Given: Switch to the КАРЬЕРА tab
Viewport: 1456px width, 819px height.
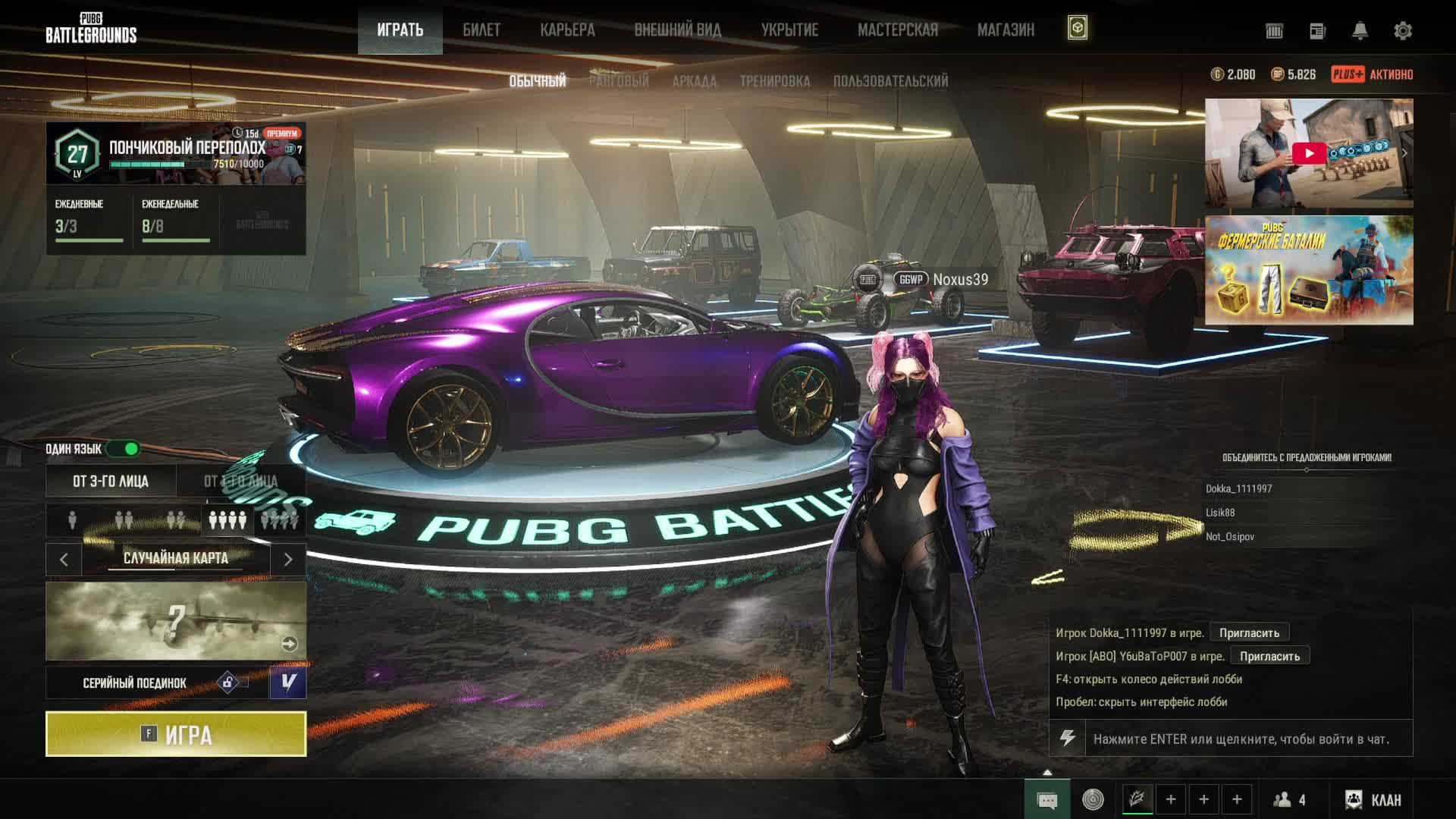Looking at the screenshot, I should 567,30.
